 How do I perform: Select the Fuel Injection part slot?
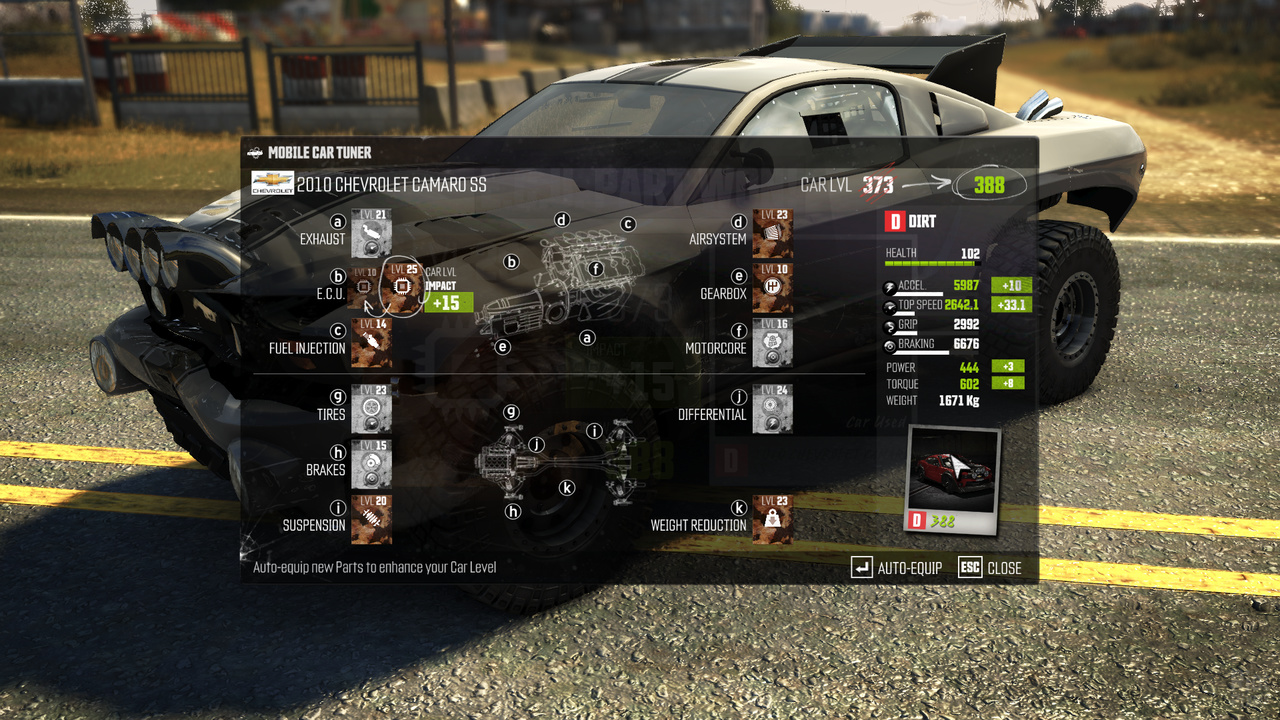371,343
